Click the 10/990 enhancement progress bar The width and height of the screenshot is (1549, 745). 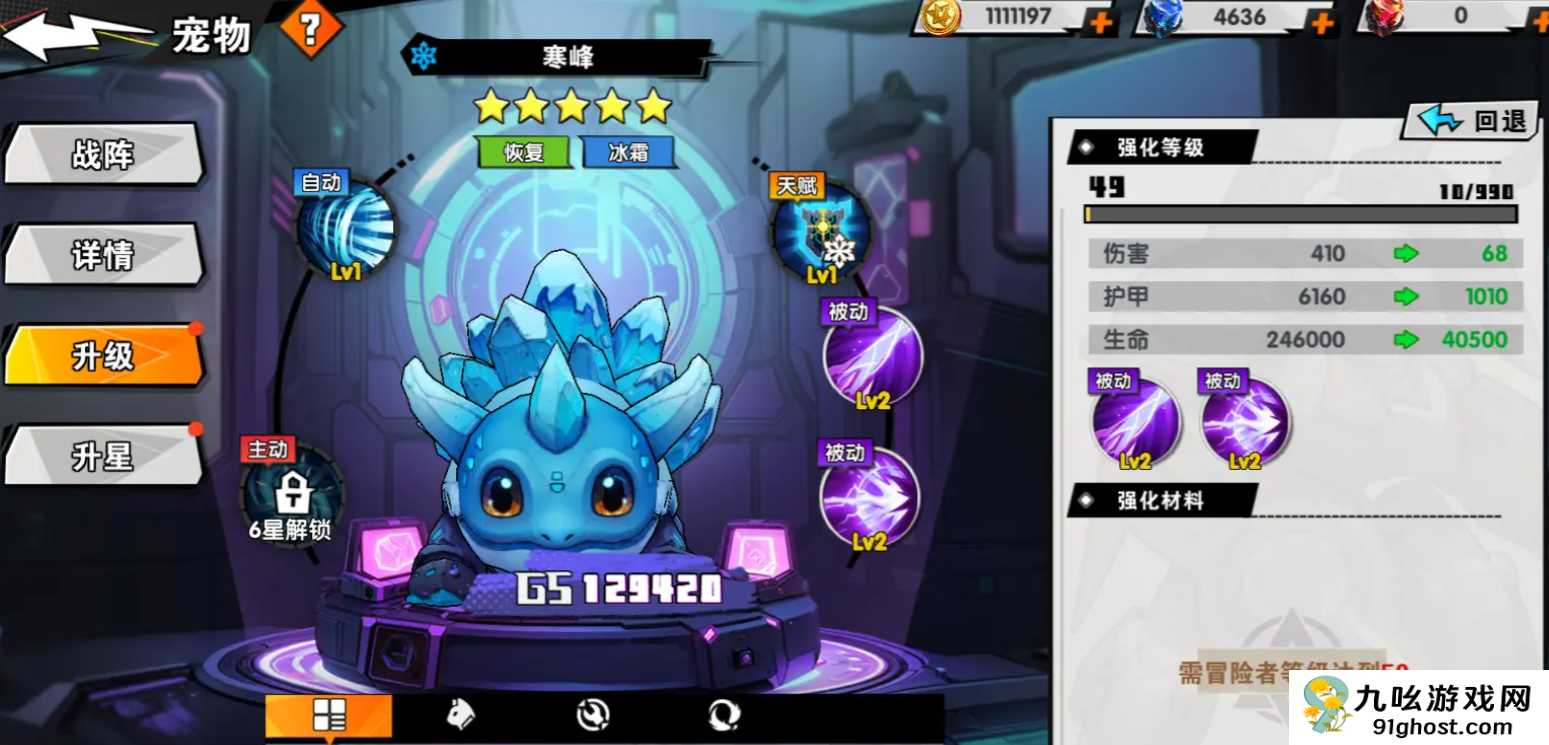[1300, 212]
